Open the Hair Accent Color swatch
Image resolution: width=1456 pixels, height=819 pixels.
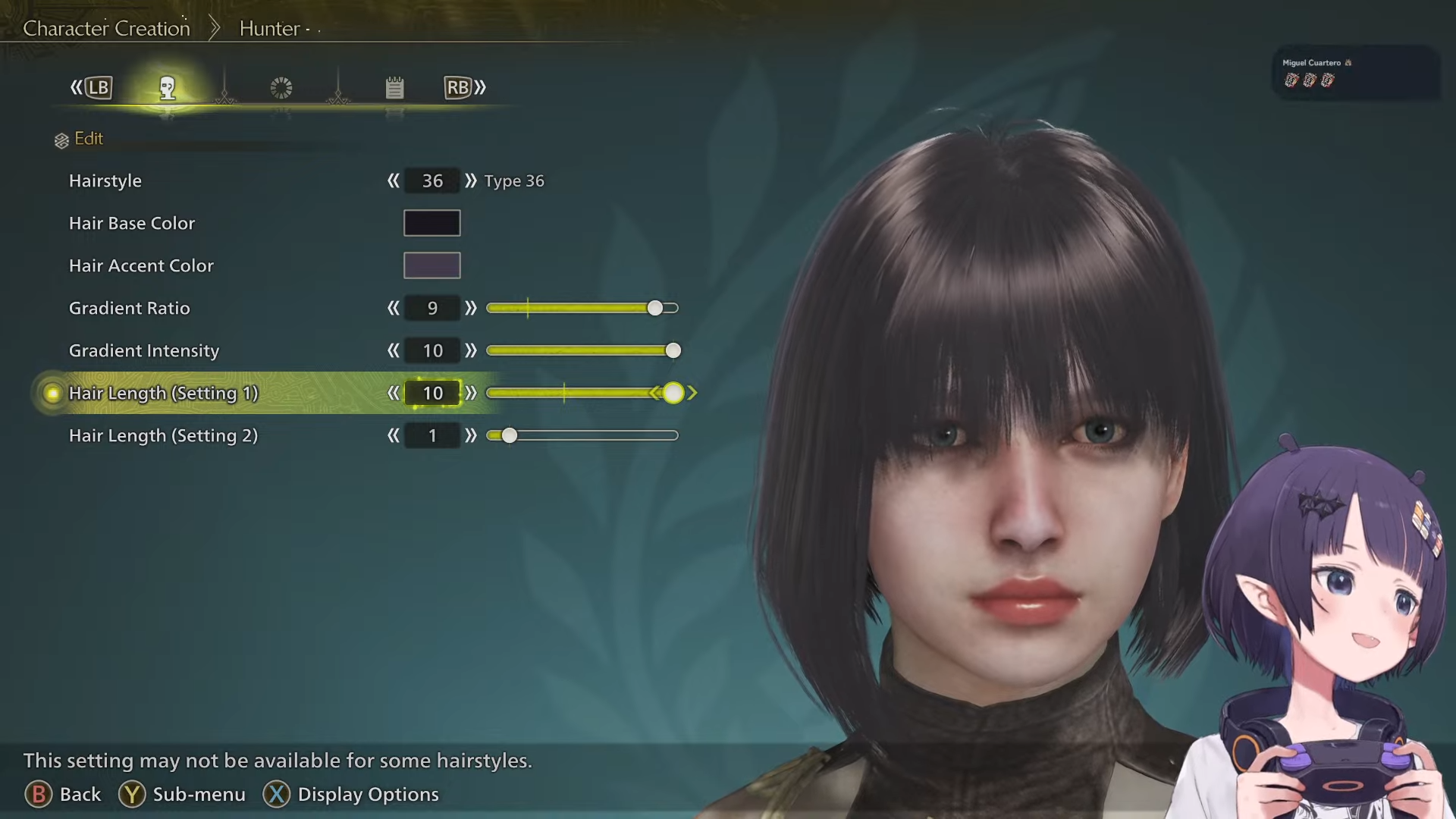point(431,265)
